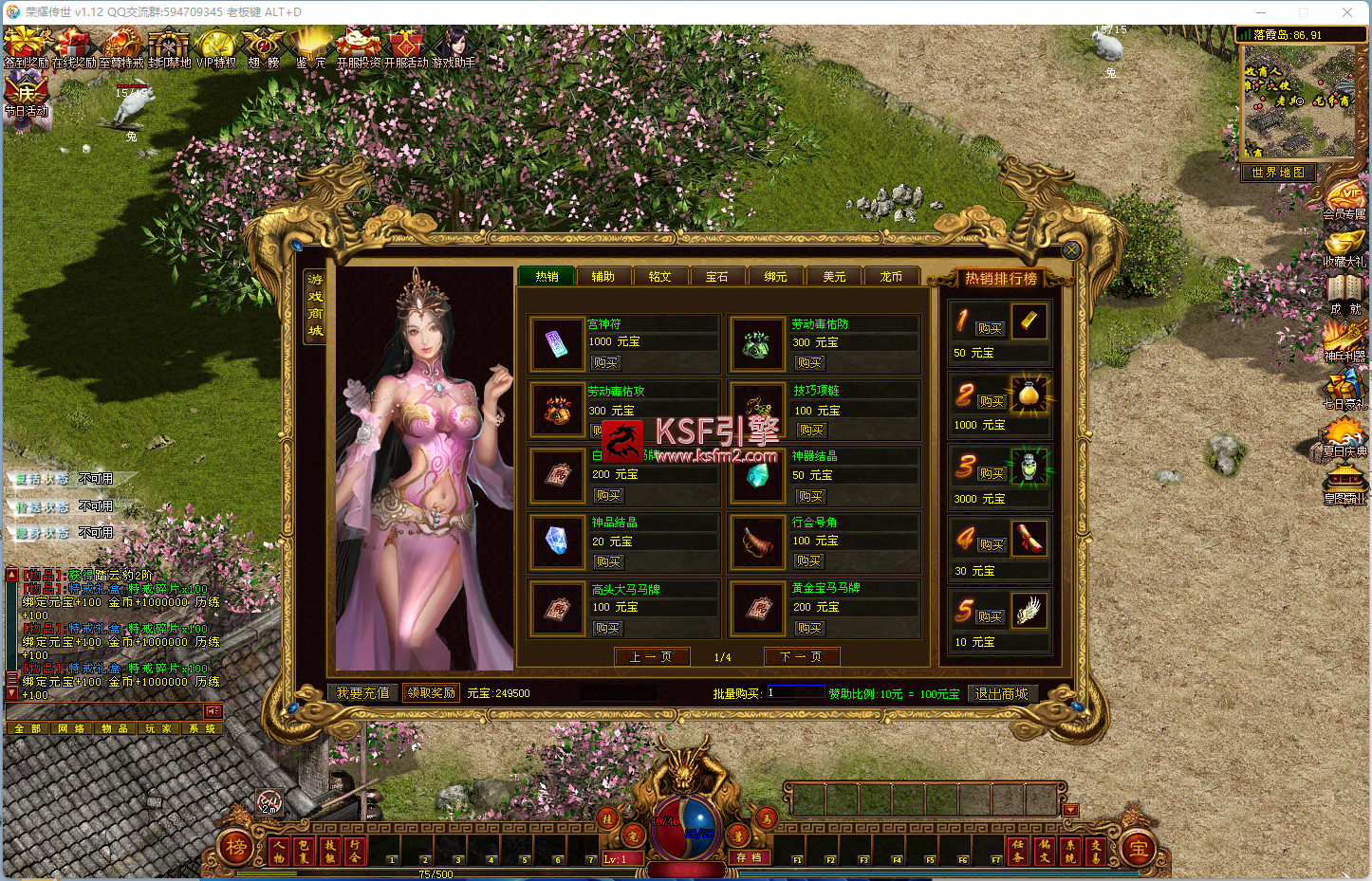Show the 物品 chat channel

(114, 728)
